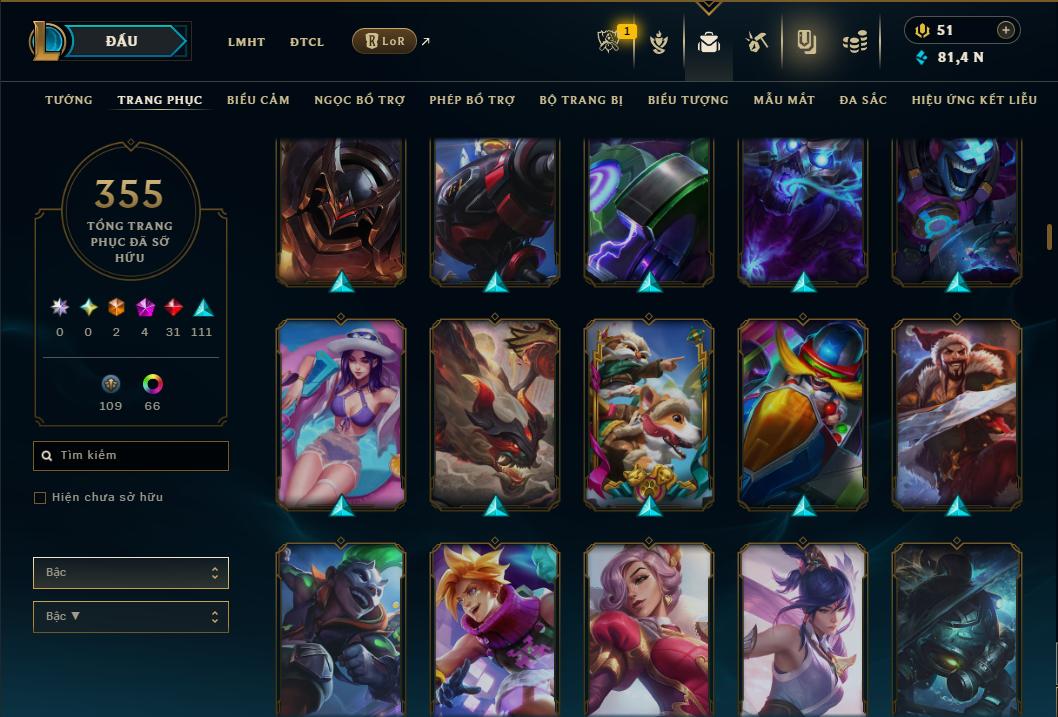The image size is (1058, 717).
Task: Open the MẪU MẮT tab
Action: [784, 100]
